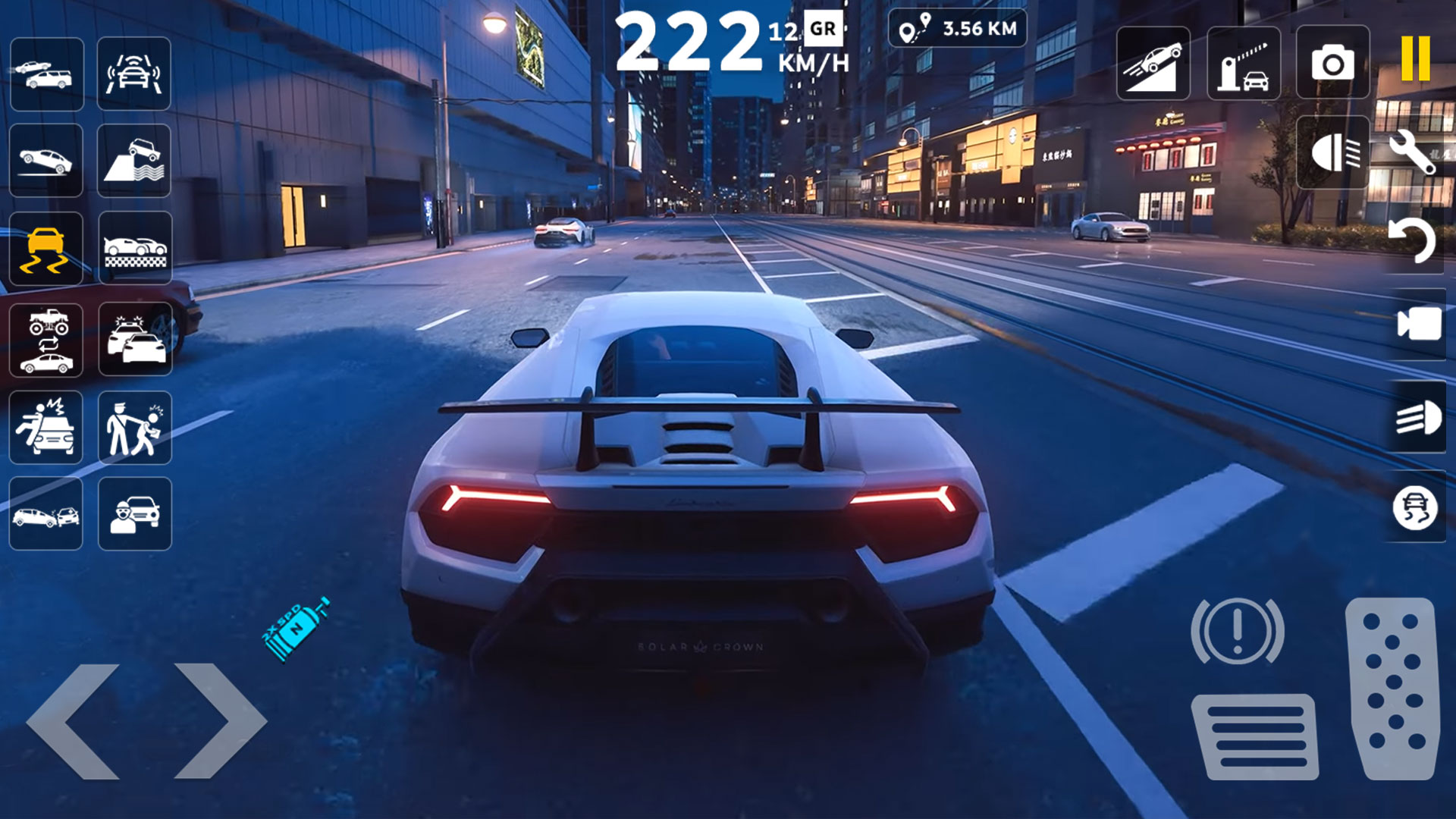The image size is (1456, 819).
Task: Select the parking barrier mode icon
Action: (x=1244, y=64)
